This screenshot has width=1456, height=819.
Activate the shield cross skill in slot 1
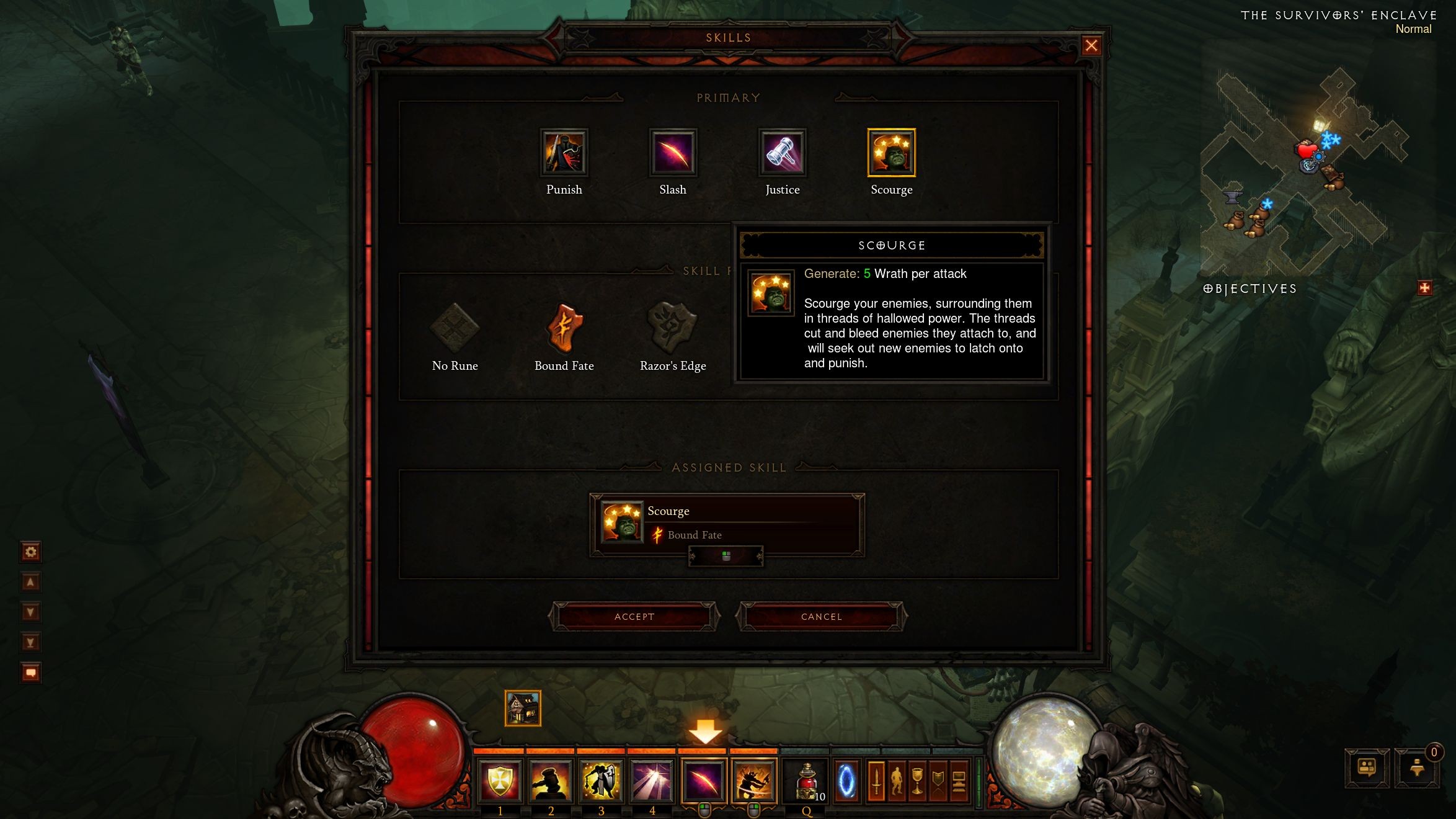[500, 781]
